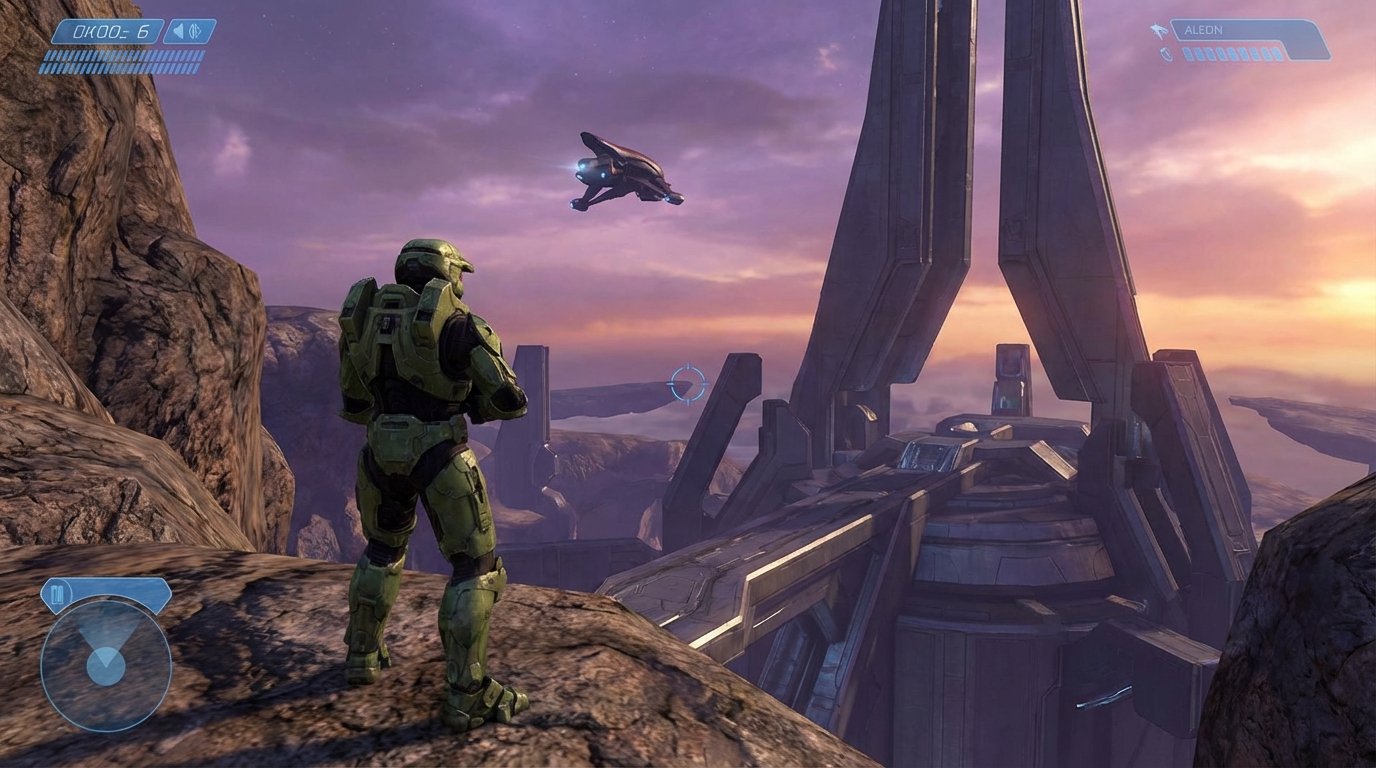Toggle the left-facing arrow in the voice indicator
Viewport: 1376px width, 768px height.
pos(177,31)
